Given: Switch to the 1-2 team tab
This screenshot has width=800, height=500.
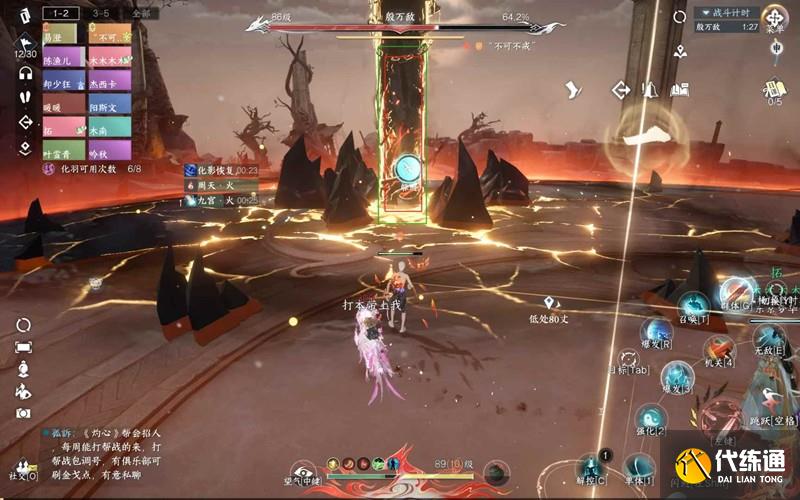Looking at the screenshot, I should coord(61,14).
